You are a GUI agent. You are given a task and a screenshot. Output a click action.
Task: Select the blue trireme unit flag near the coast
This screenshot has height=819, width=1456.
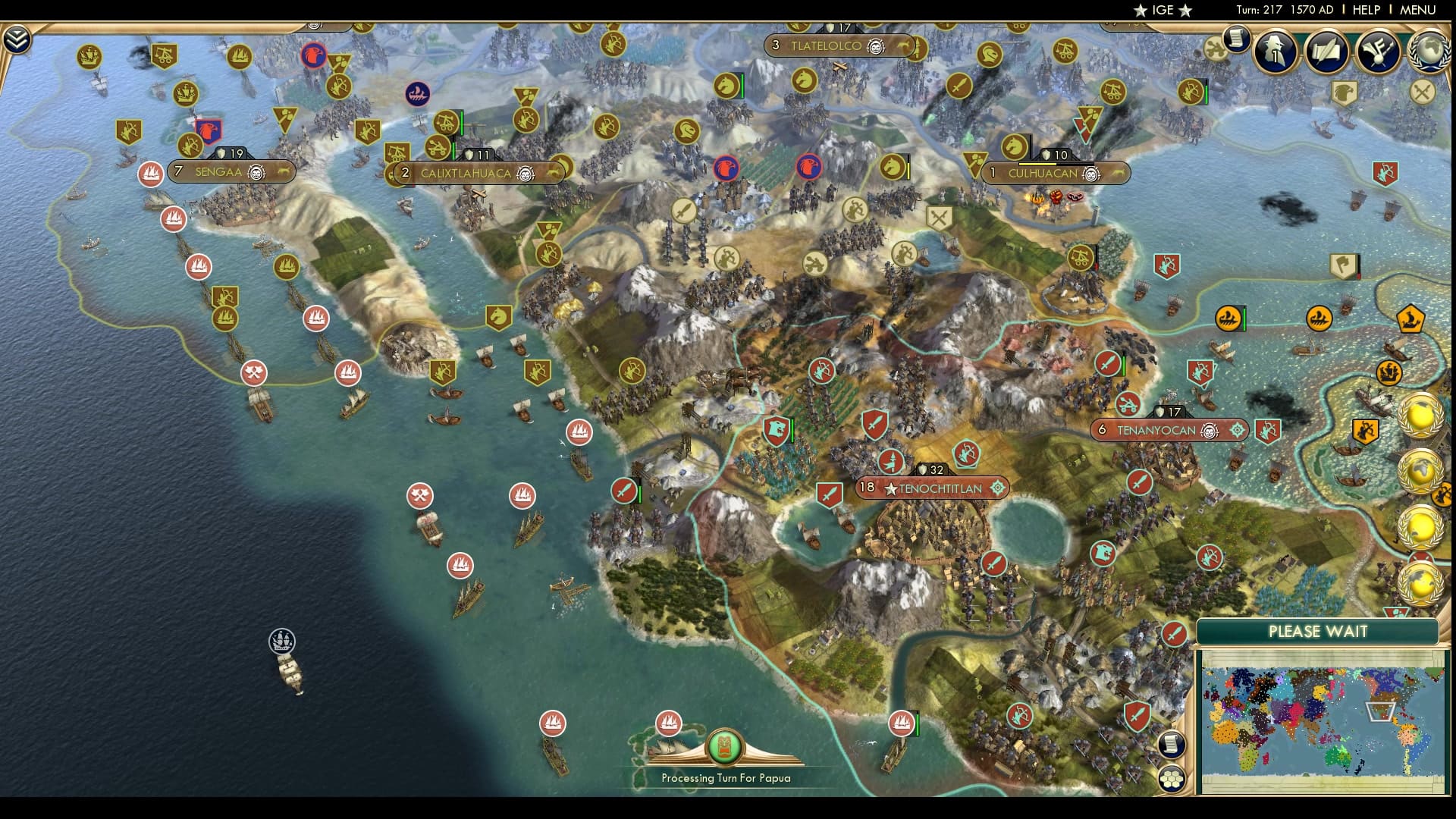[x=419, y=93]
